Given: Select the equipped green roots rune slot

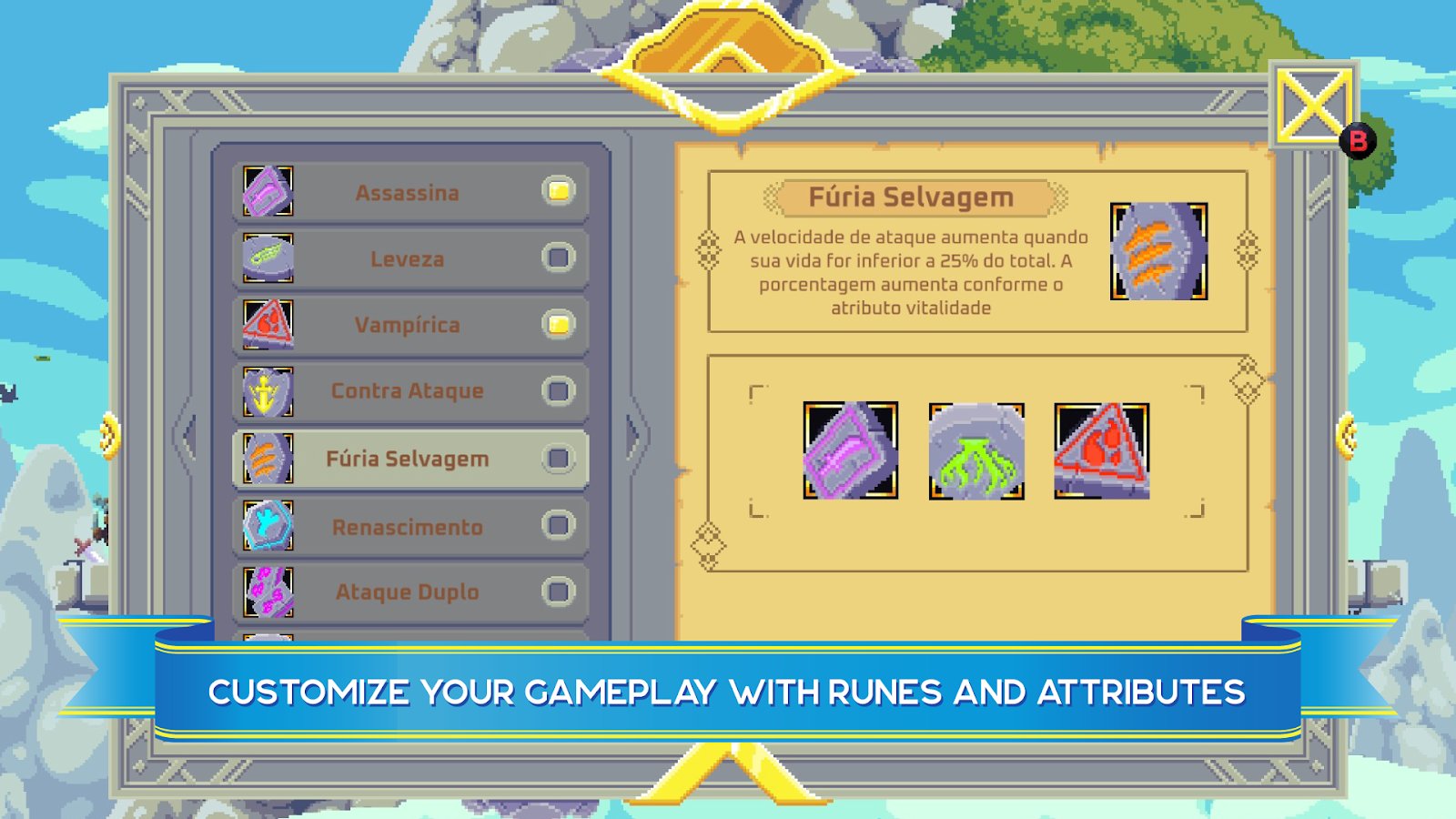Looking at the screenshot, I should pos(976,451).
